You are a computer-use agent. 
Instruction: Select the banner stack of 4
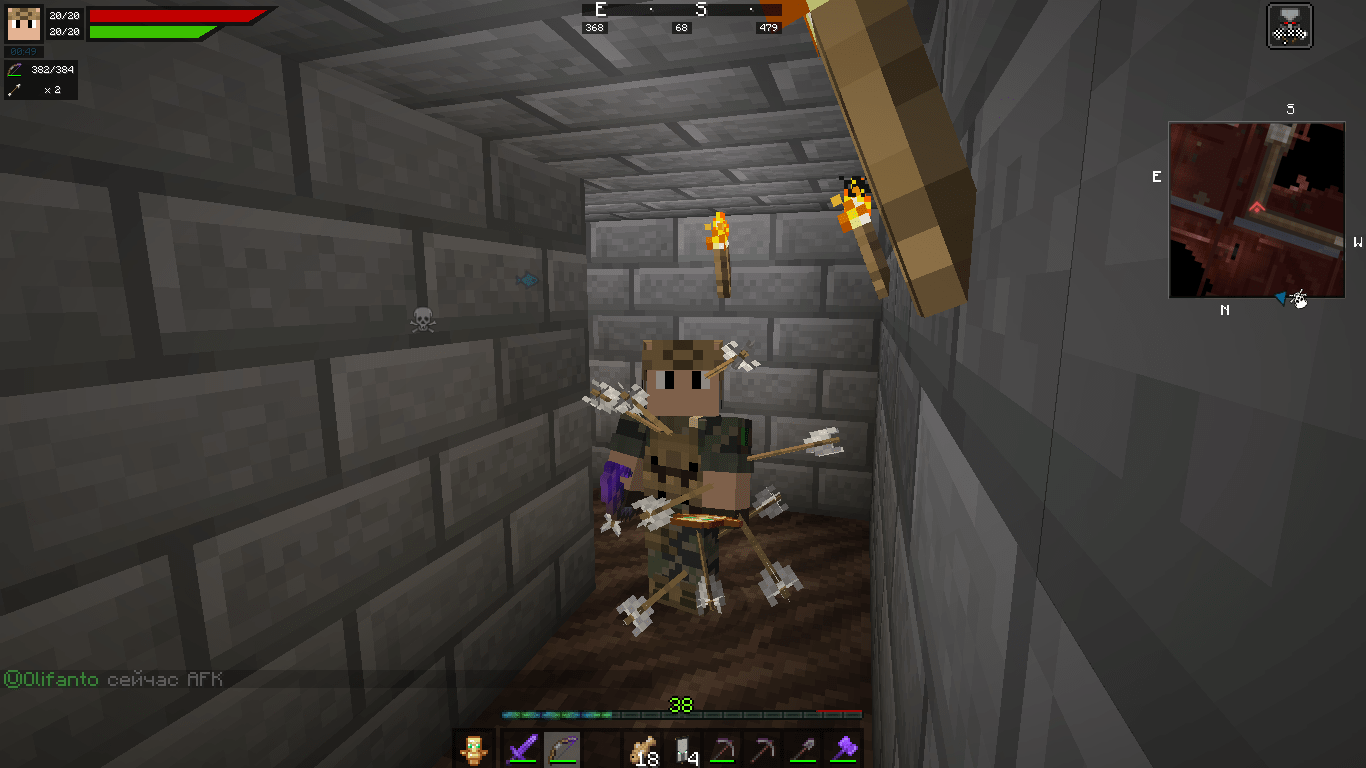684,749
